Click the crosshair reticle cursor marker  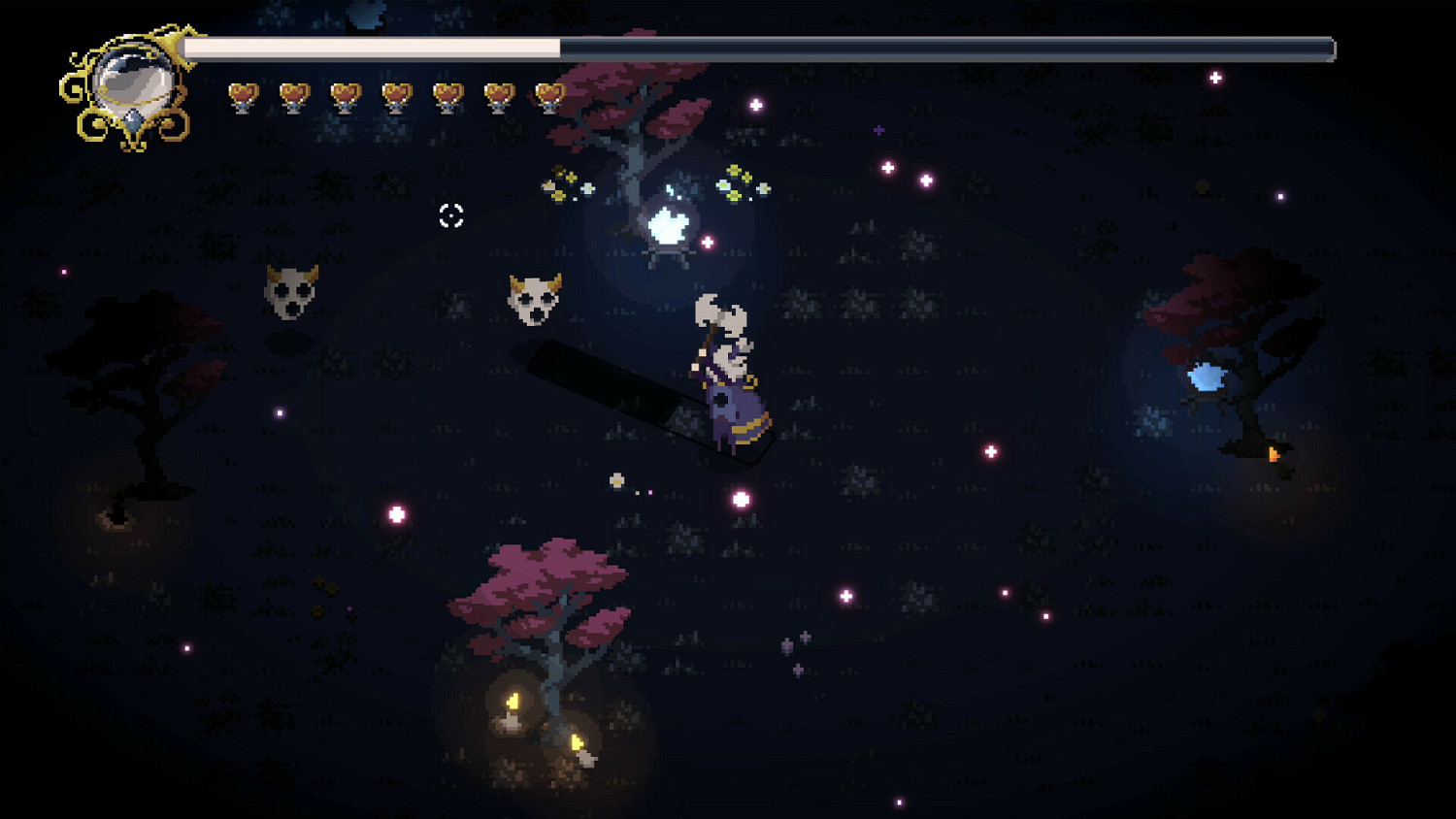pyautogui.click(x=449, y=216)
